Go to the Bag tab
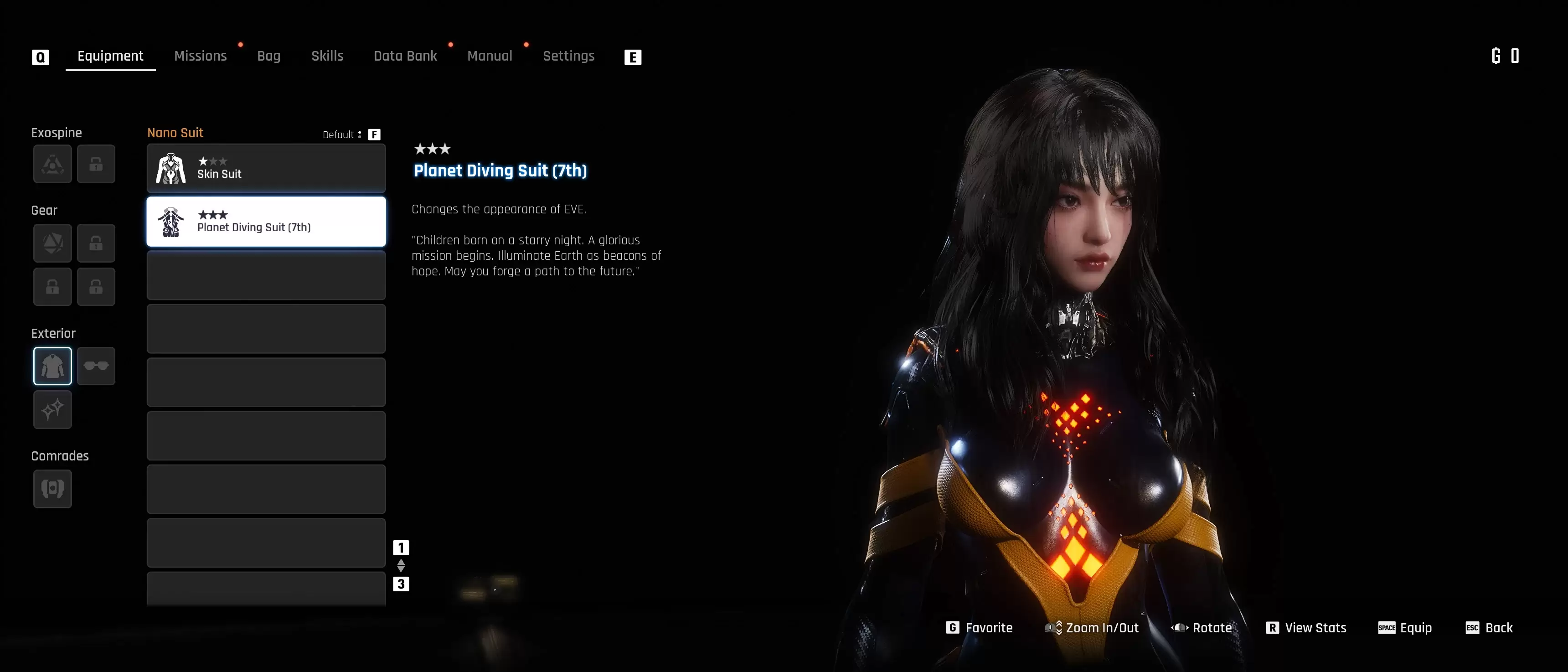 (x=268, y=56)
